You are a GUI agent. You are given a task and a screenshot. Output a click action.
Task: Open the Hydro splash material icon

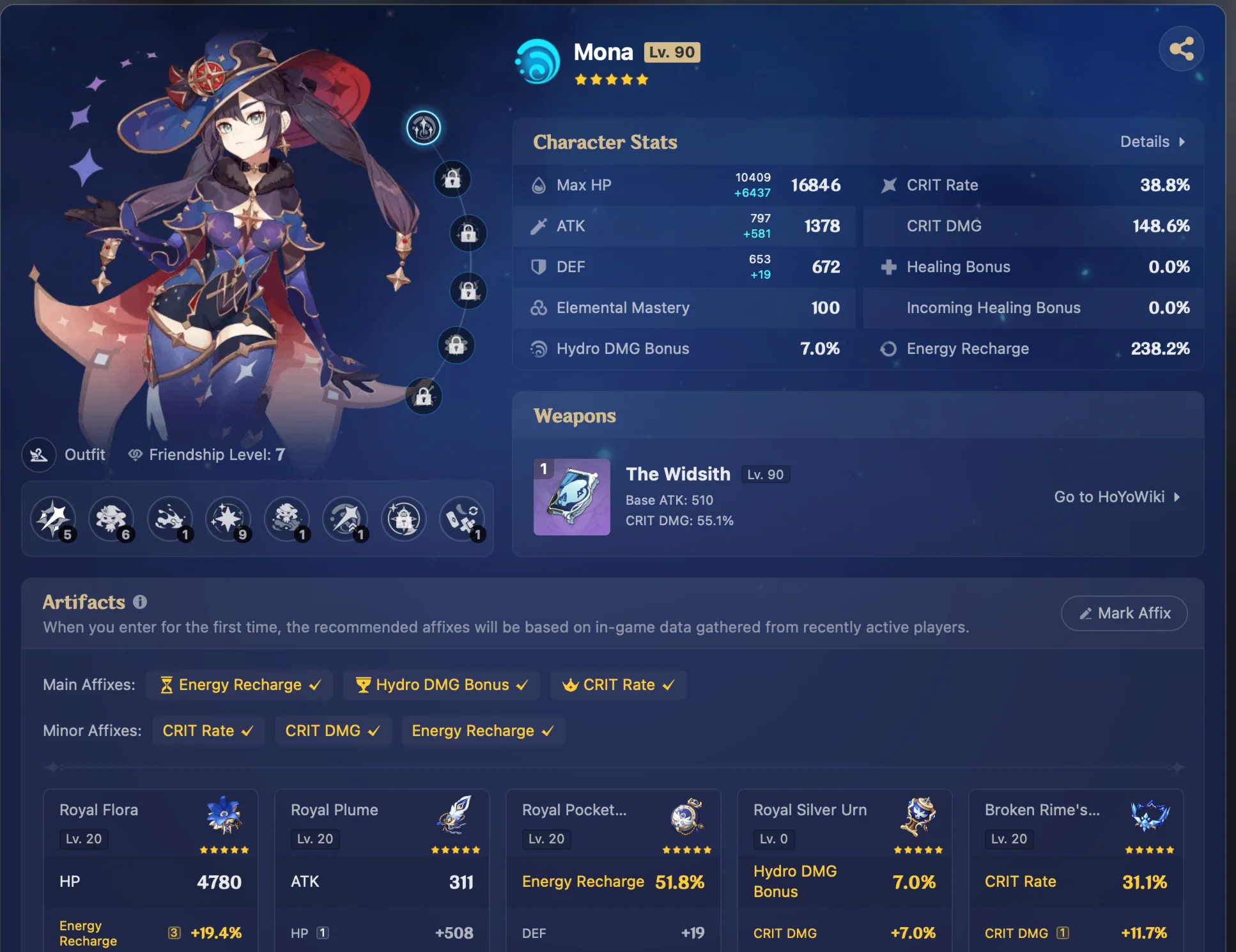point(169,519)
